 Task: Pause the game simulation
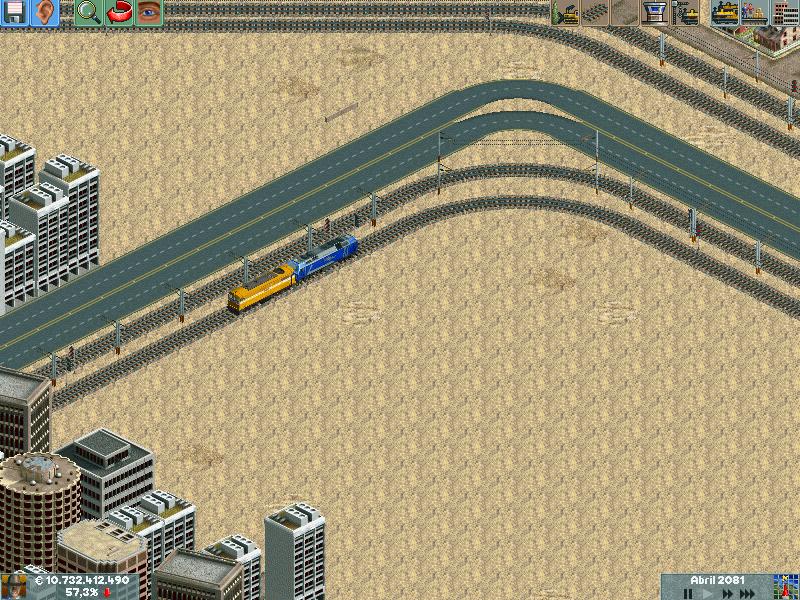(688, 593)
